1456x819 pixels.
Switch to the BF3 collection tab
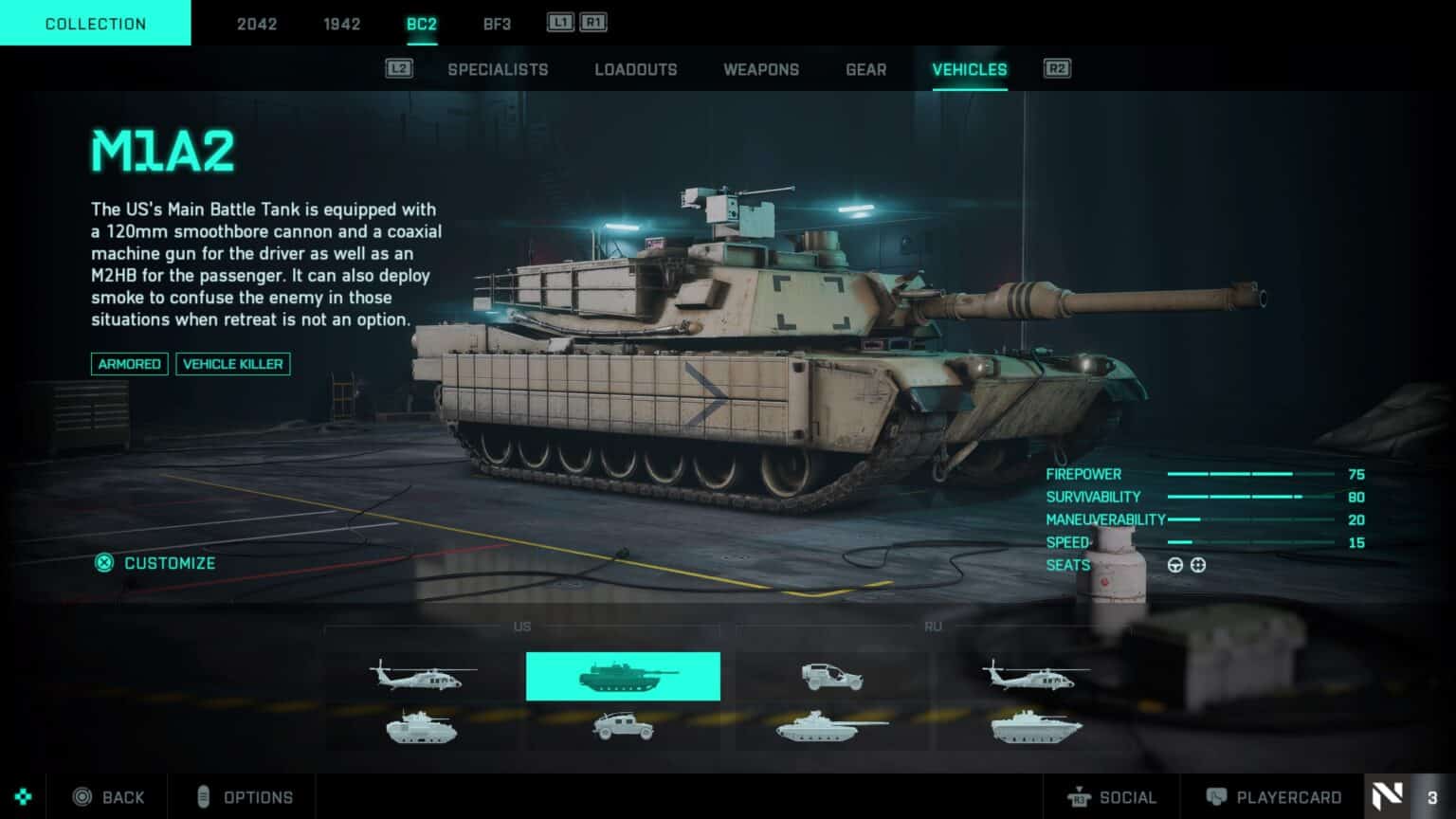click(x=498, y=25)
